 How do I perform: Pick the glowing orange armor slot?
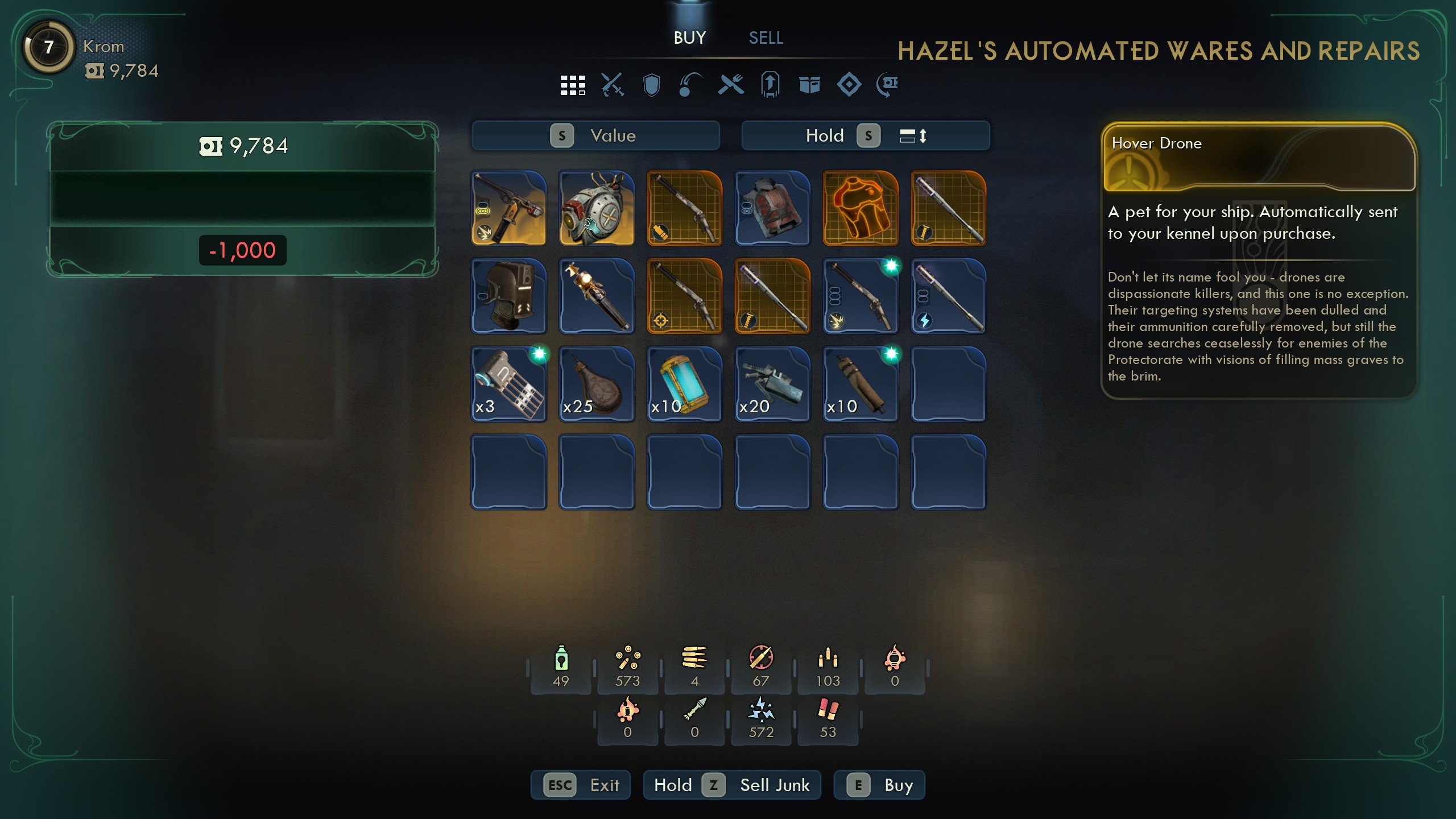[861, 208]
